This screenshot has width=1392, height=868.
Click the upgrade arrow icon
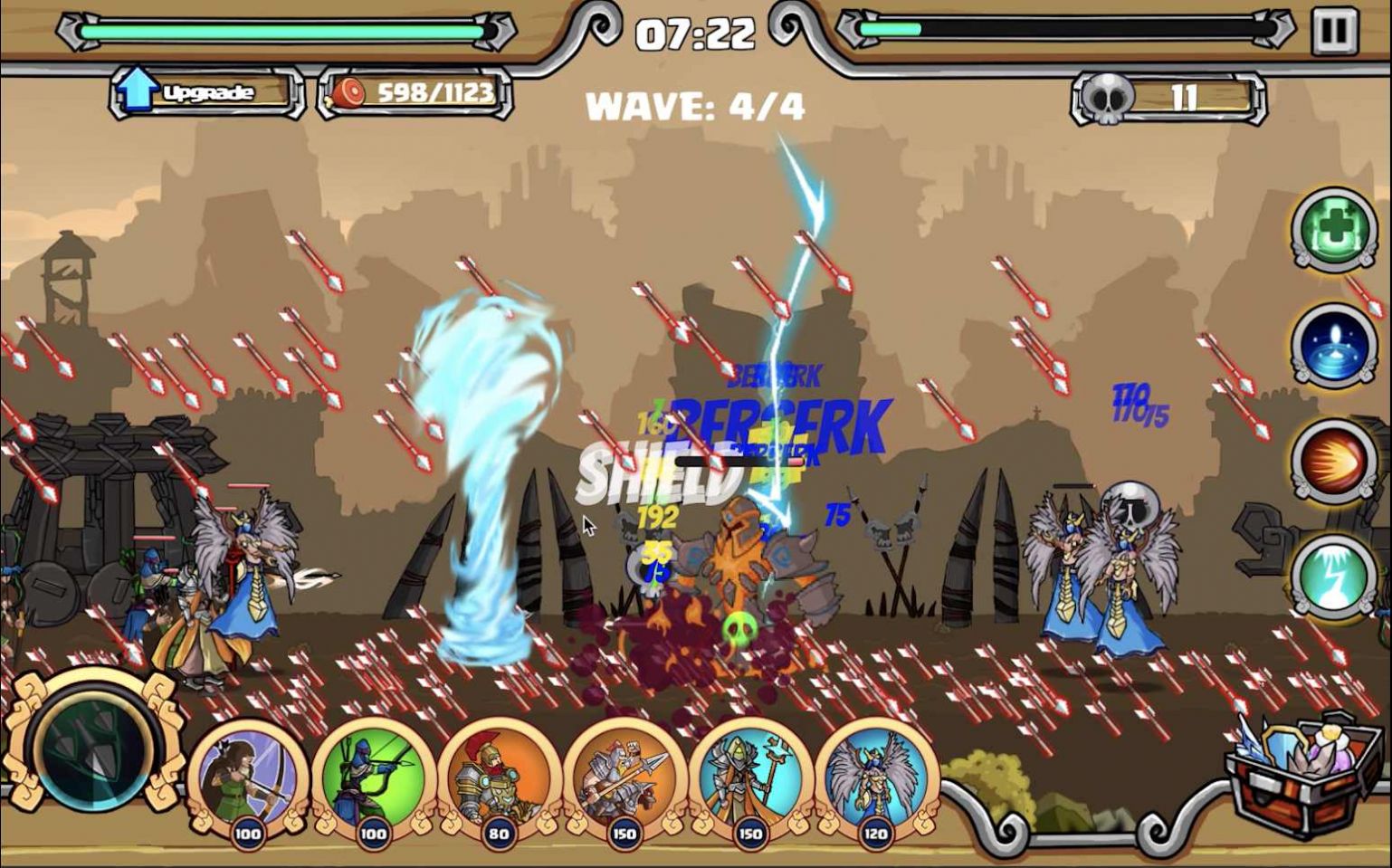pos(138,89)
